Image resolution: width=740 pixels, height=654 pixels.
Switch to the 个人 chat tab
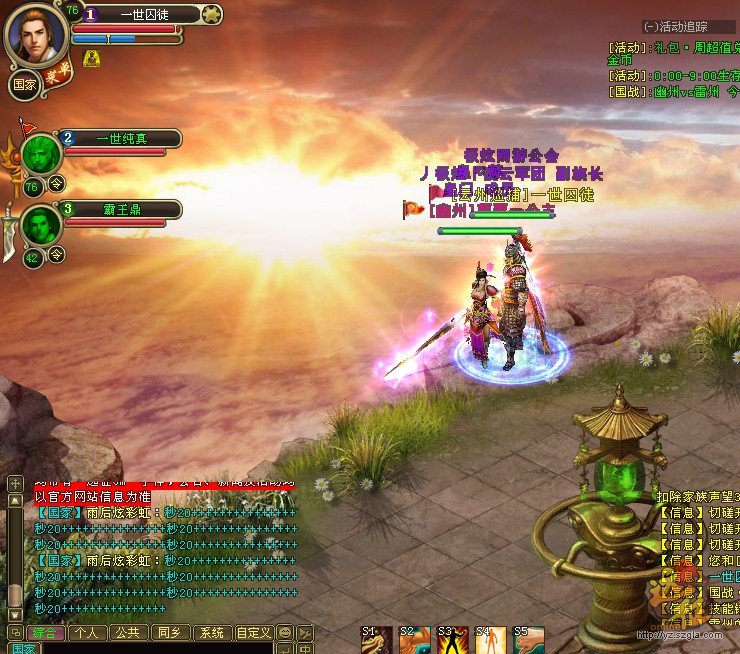click(x=87, y=632)
